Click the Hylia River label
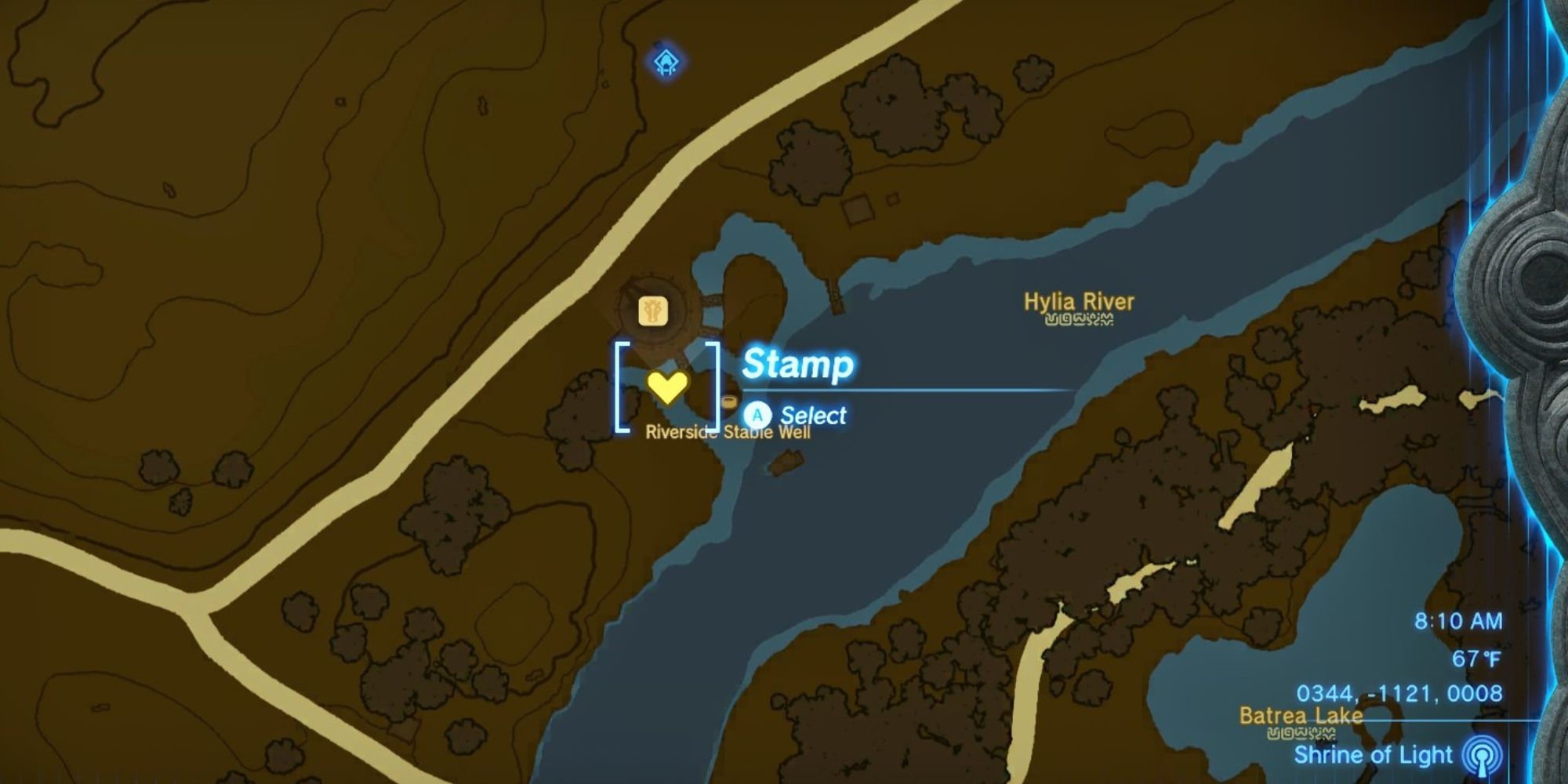Image resolution: width=1568 pixels, height=784 pixels. (1081, 300)
